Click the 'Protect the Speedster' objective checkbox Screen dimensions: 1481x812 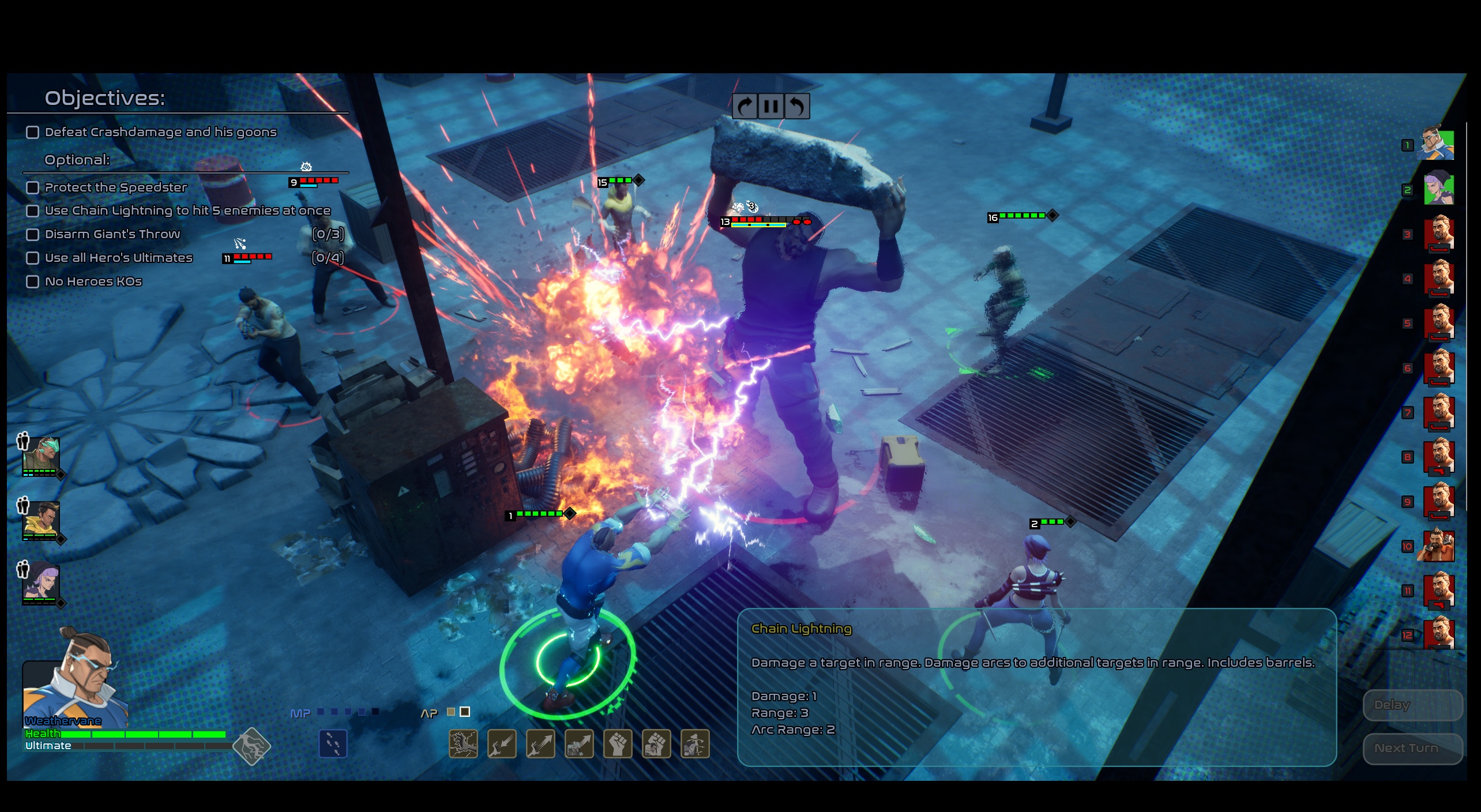[x=33, y=188]
